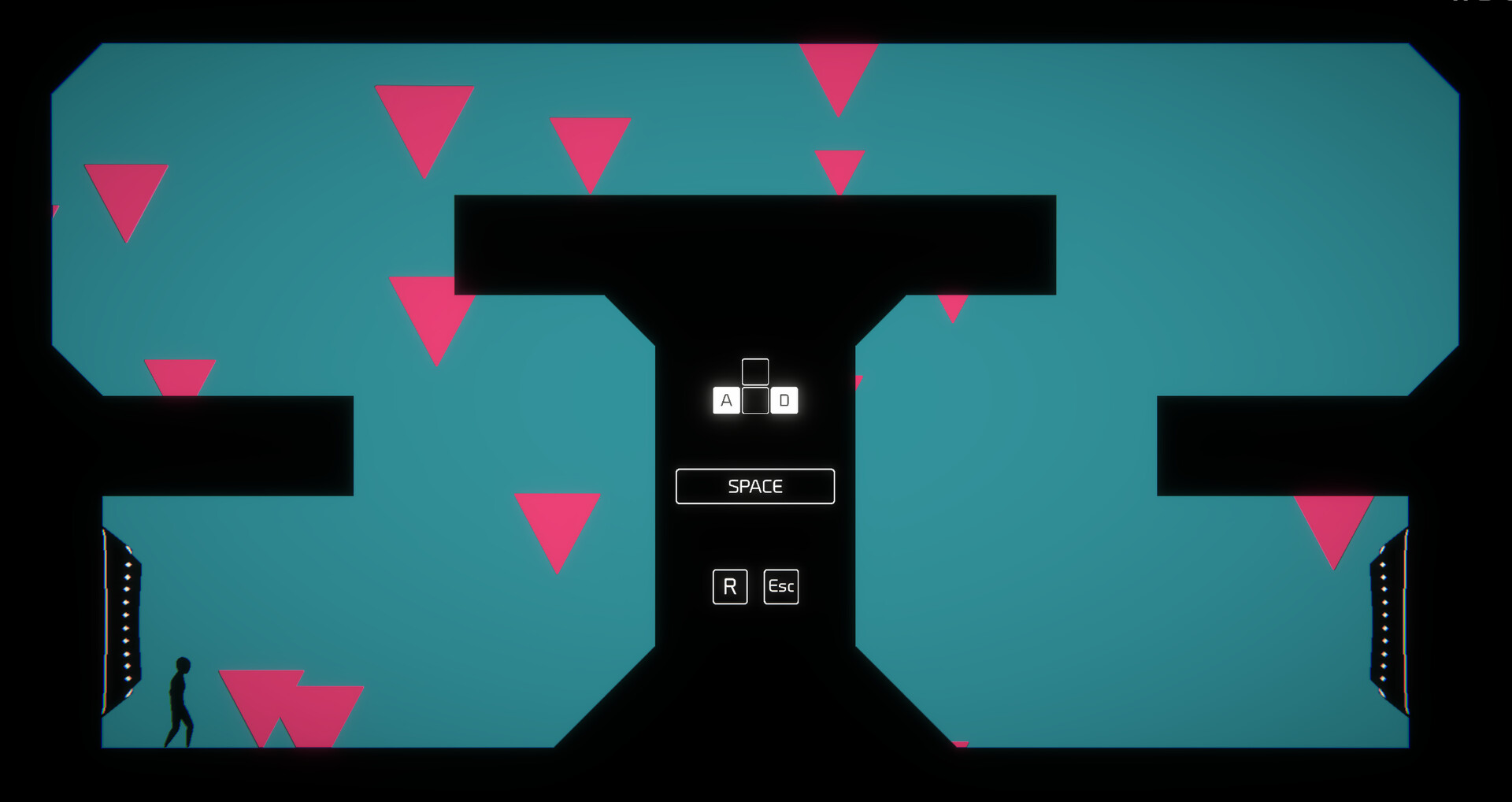This screenshot has height=802, width=1512.
Task: Click the Esc key prompt icon
Action: [x=780, y=586]
